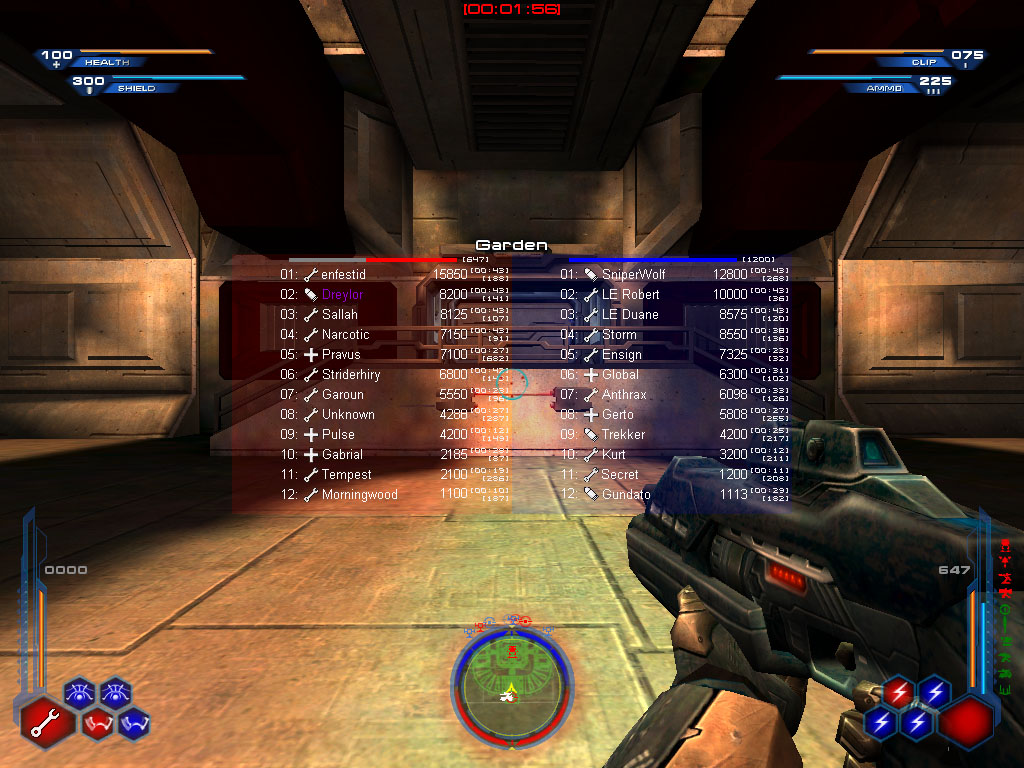
Task: Pick LE Robert's scoreboard entry
Action: coord(630,294)
